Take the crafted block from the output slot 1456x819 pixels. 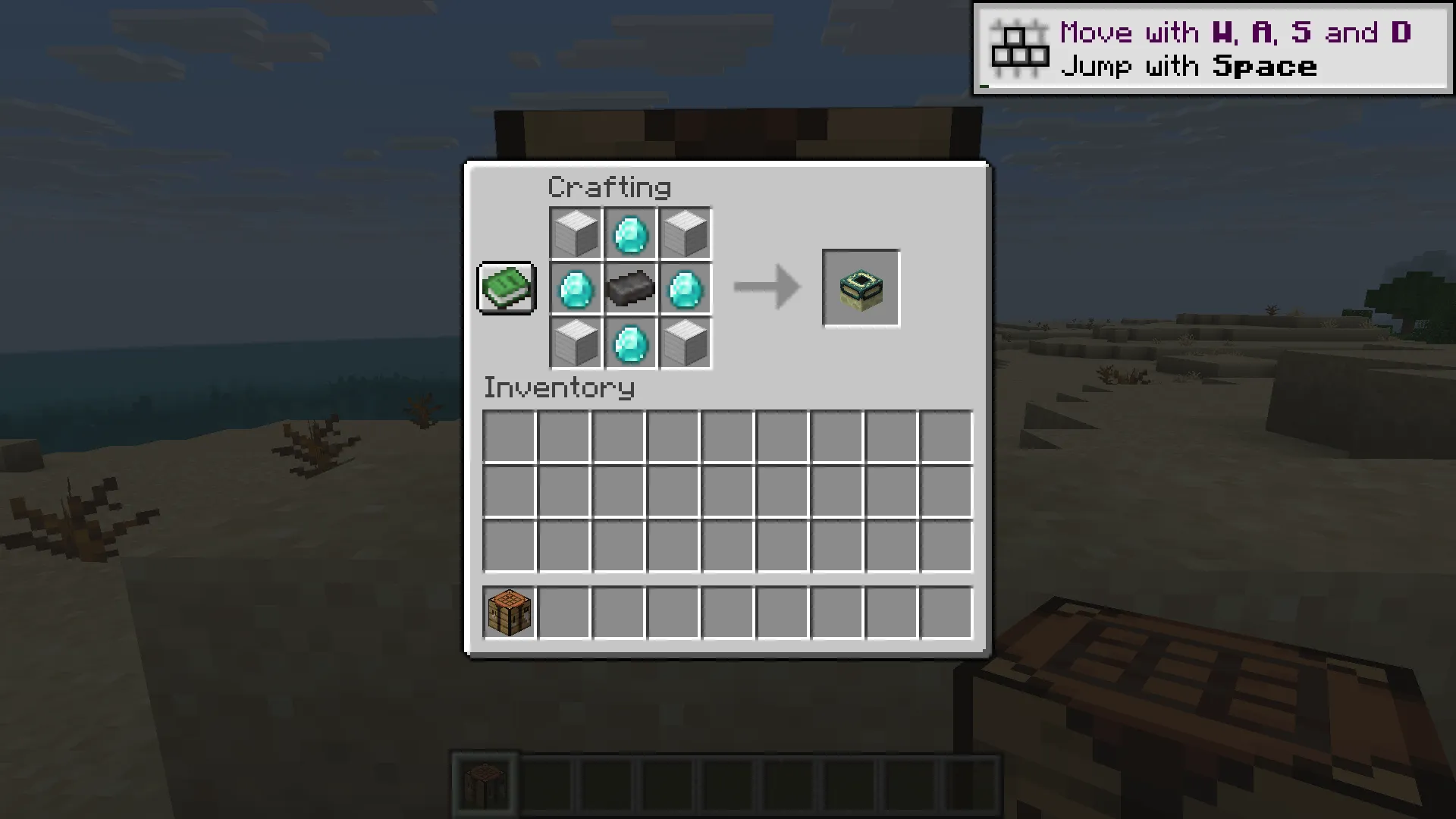(861, 288)
